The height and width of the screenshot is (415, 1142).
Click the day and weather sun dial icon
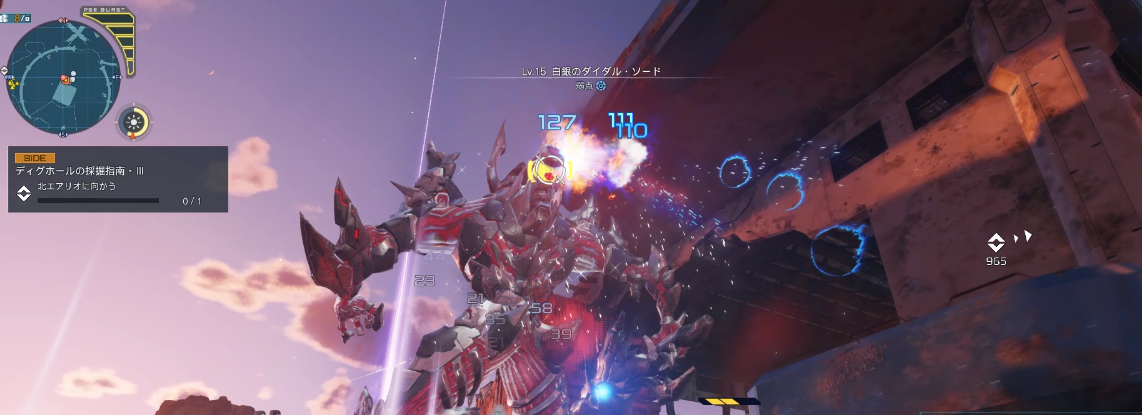(133, 123)
